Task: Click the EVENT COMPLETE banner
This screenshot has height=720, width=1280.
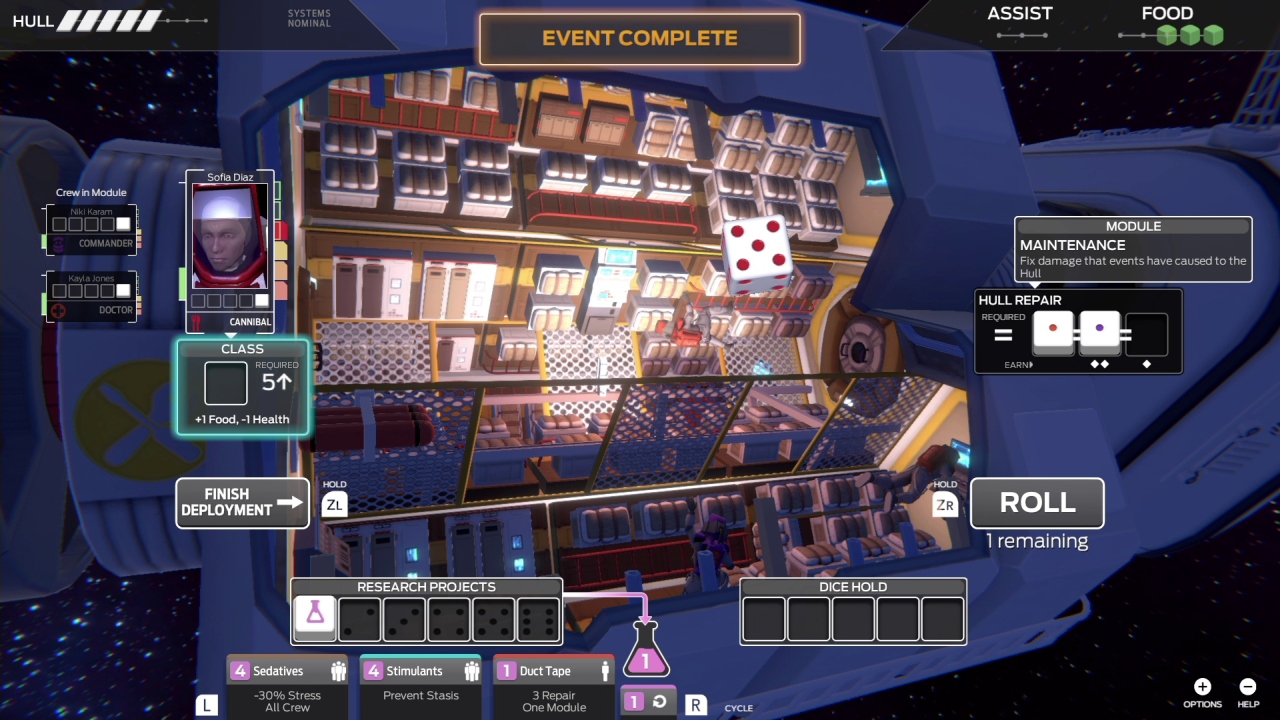Action: coord(639,38)
